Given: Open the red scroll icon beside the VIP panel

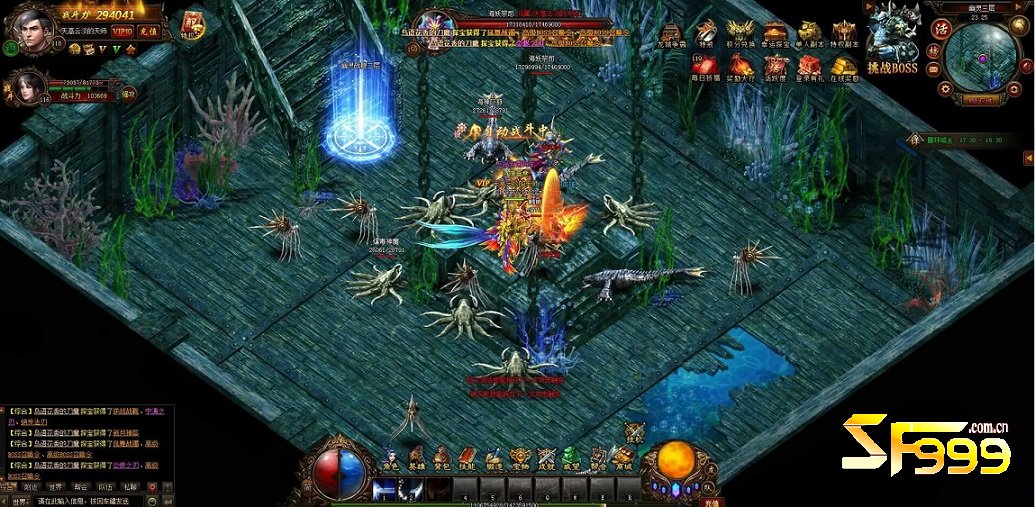Looking at the screenshot, I should pyautogui.click(x=193, y=26).
